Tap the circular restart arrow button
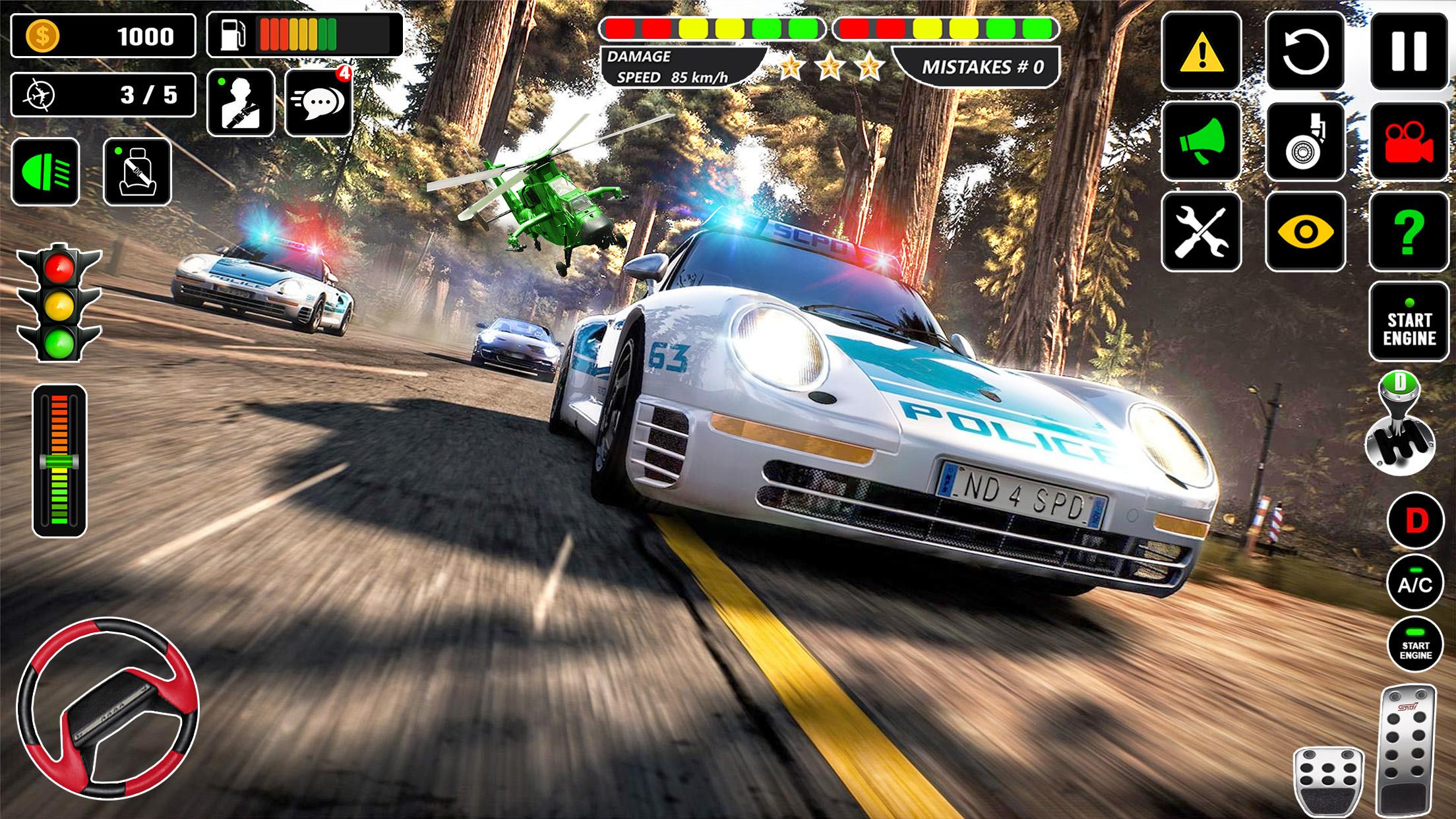 [x=1305, y=51]
